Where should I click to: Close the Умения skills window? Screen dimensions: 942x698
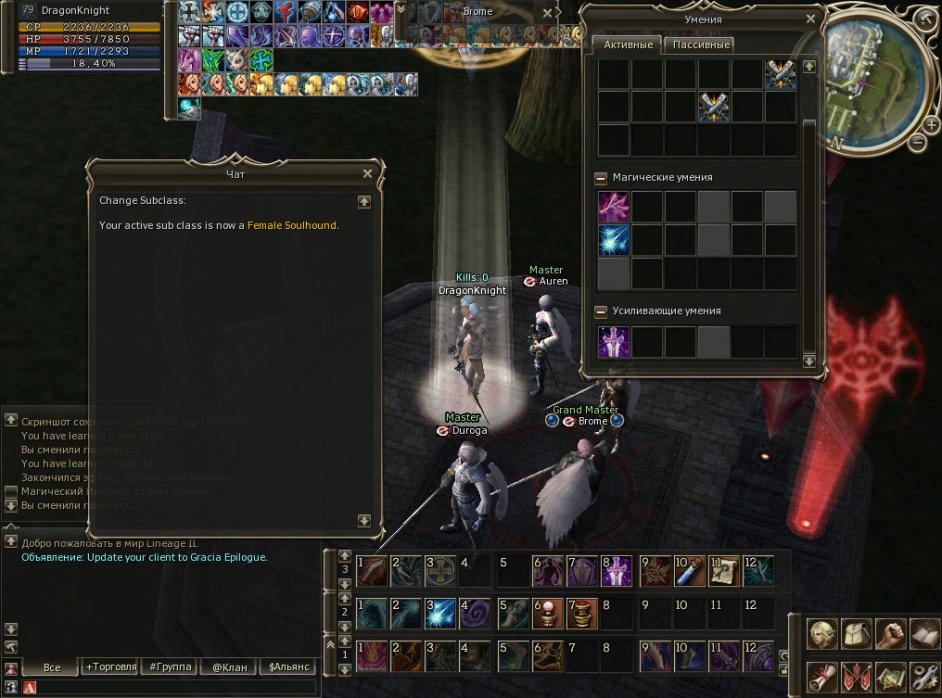(x=810, y=18)
